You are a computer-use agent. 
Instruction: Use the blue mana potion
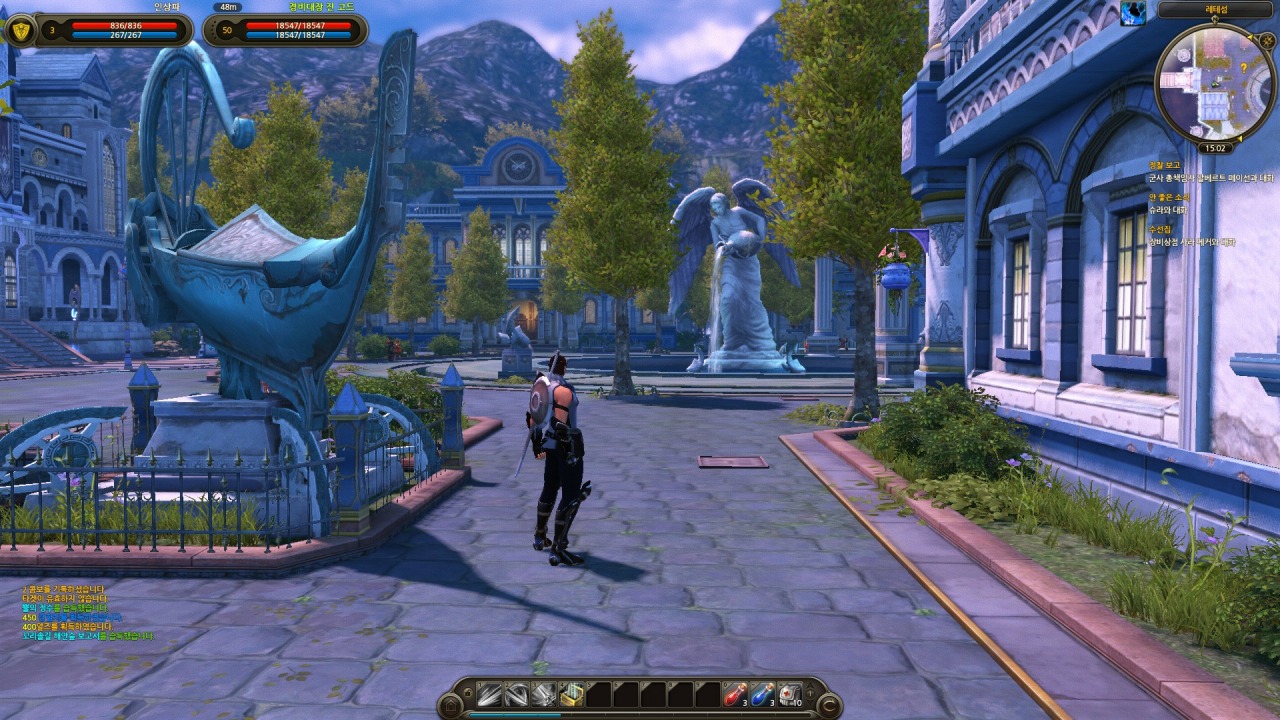(x=762, y=694)
